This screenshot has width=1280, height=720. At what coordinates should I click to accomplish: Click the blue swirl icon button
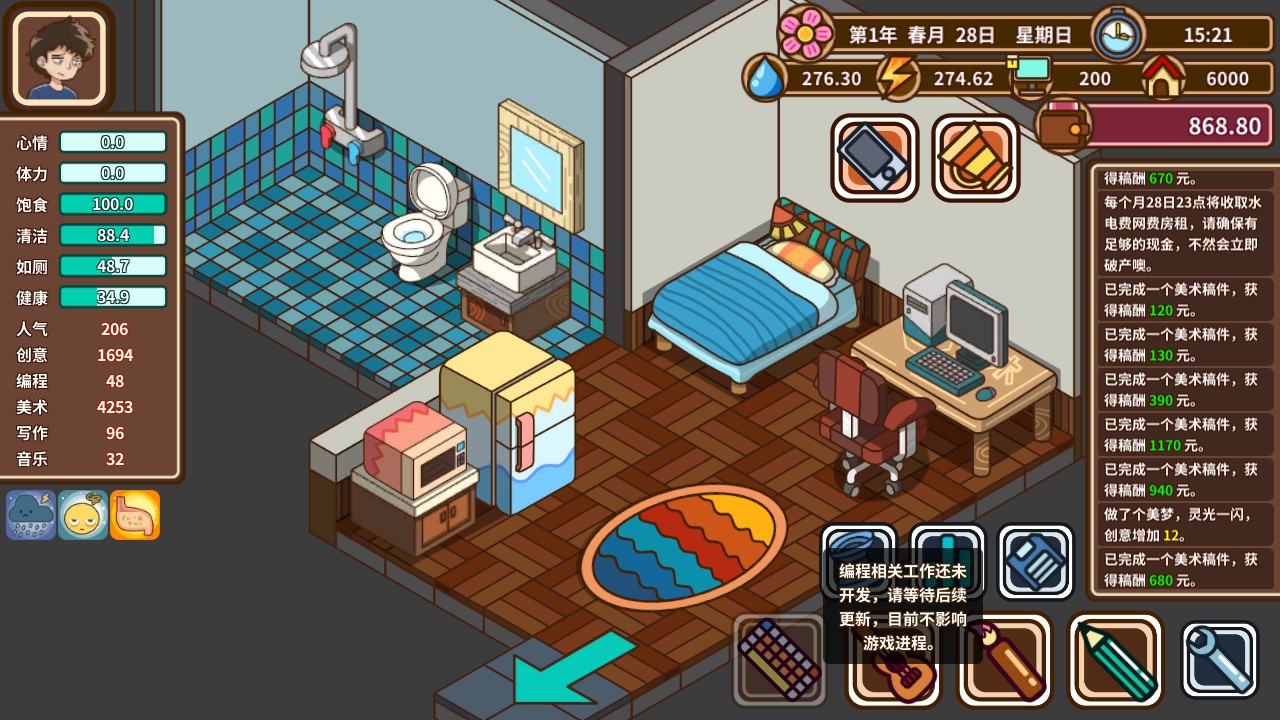858,542
